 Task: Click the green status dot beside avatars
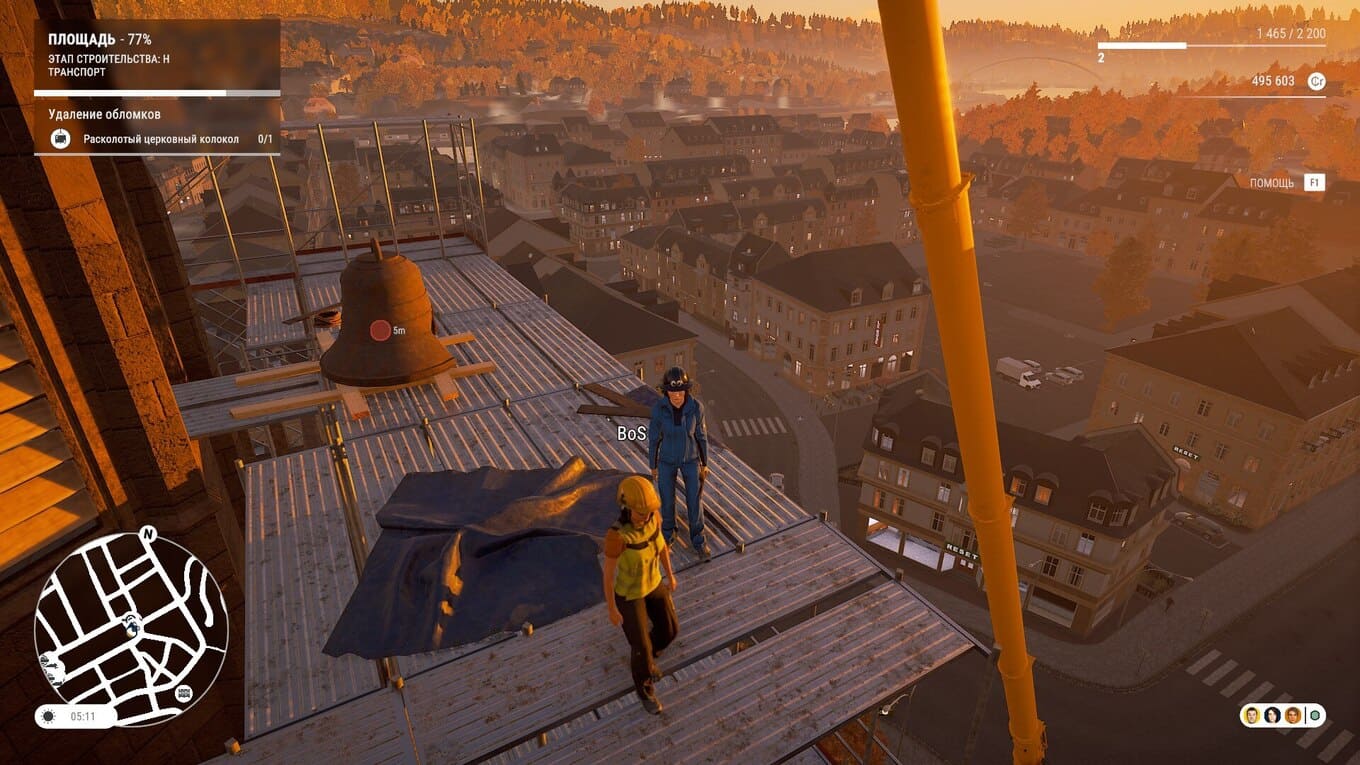point(1314,715)
